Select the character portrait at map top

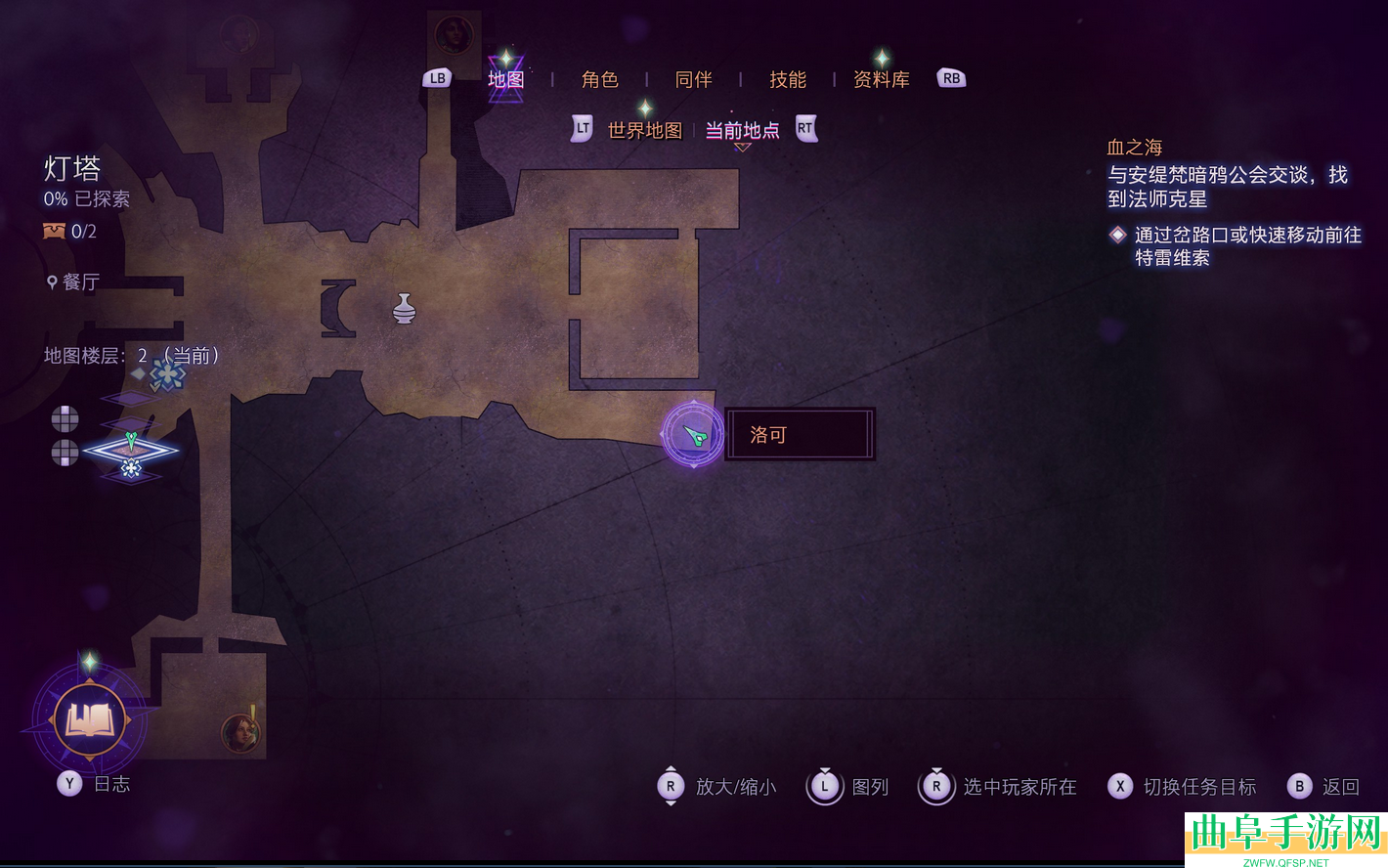point(454,34)
